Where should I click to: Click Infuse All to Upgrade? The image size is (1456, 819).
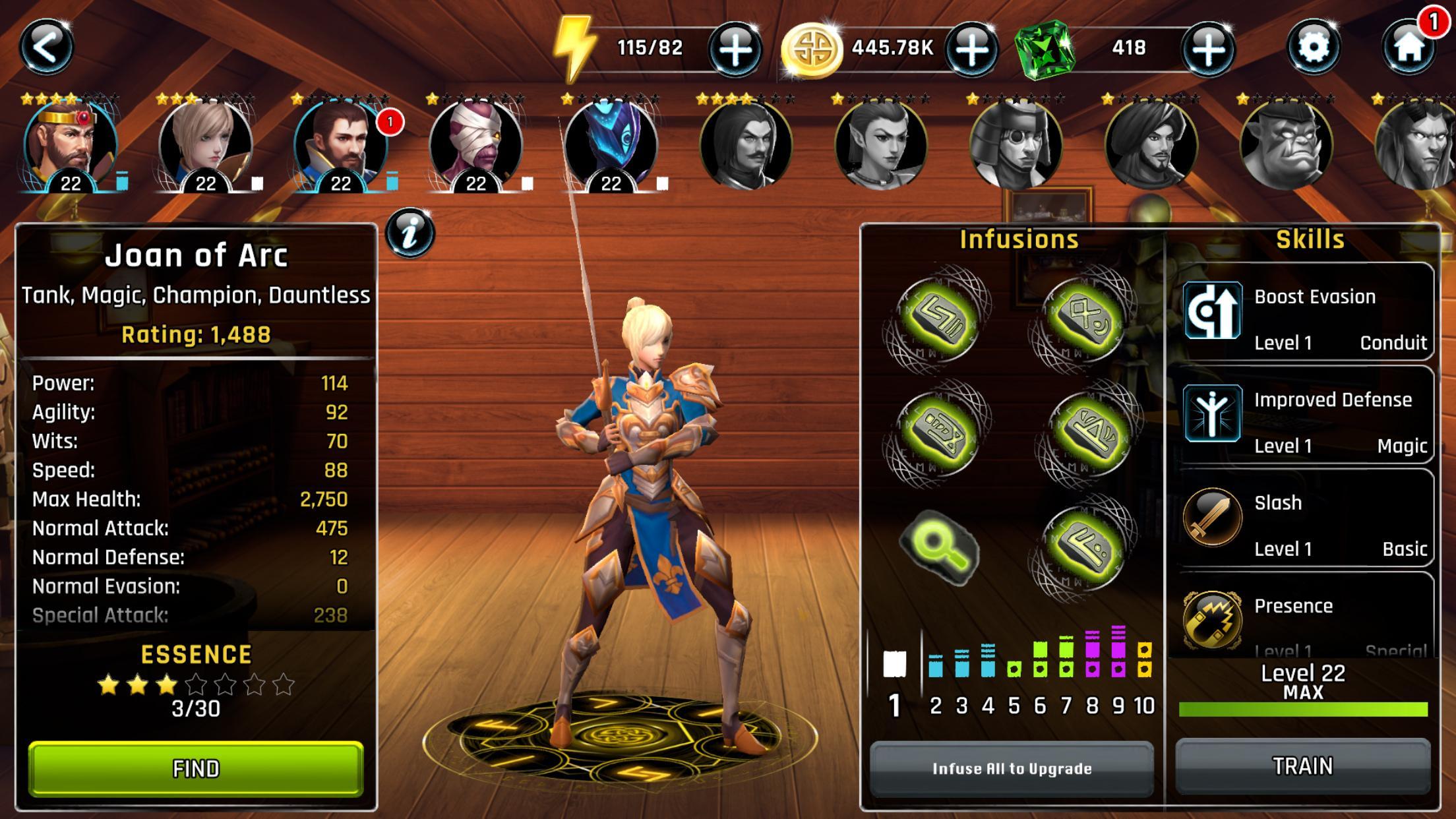click(1012, 768)
